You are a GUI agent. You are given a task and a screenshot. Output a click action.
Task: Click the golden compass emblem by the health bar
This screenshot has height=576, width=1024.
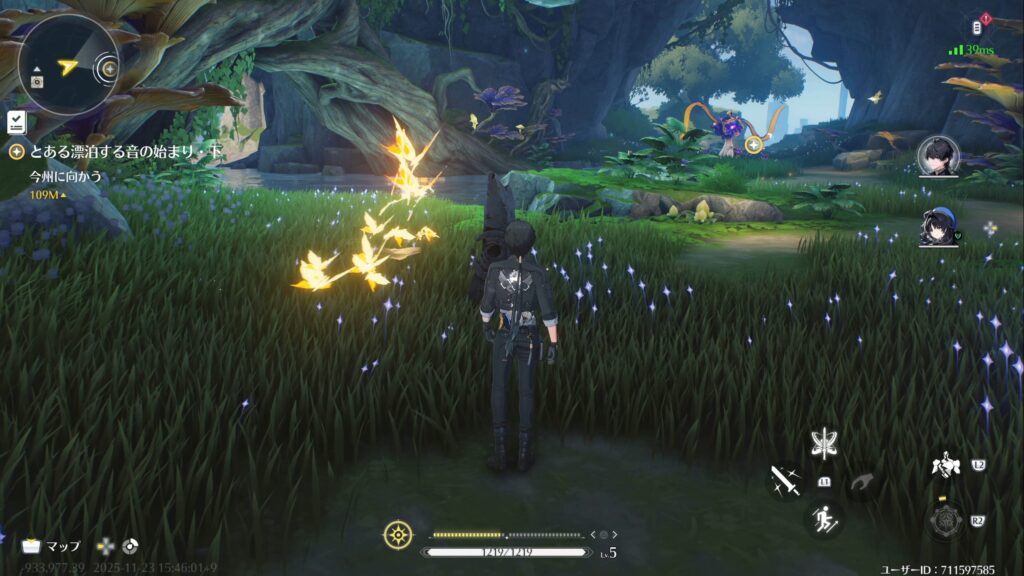click(398, 535)
